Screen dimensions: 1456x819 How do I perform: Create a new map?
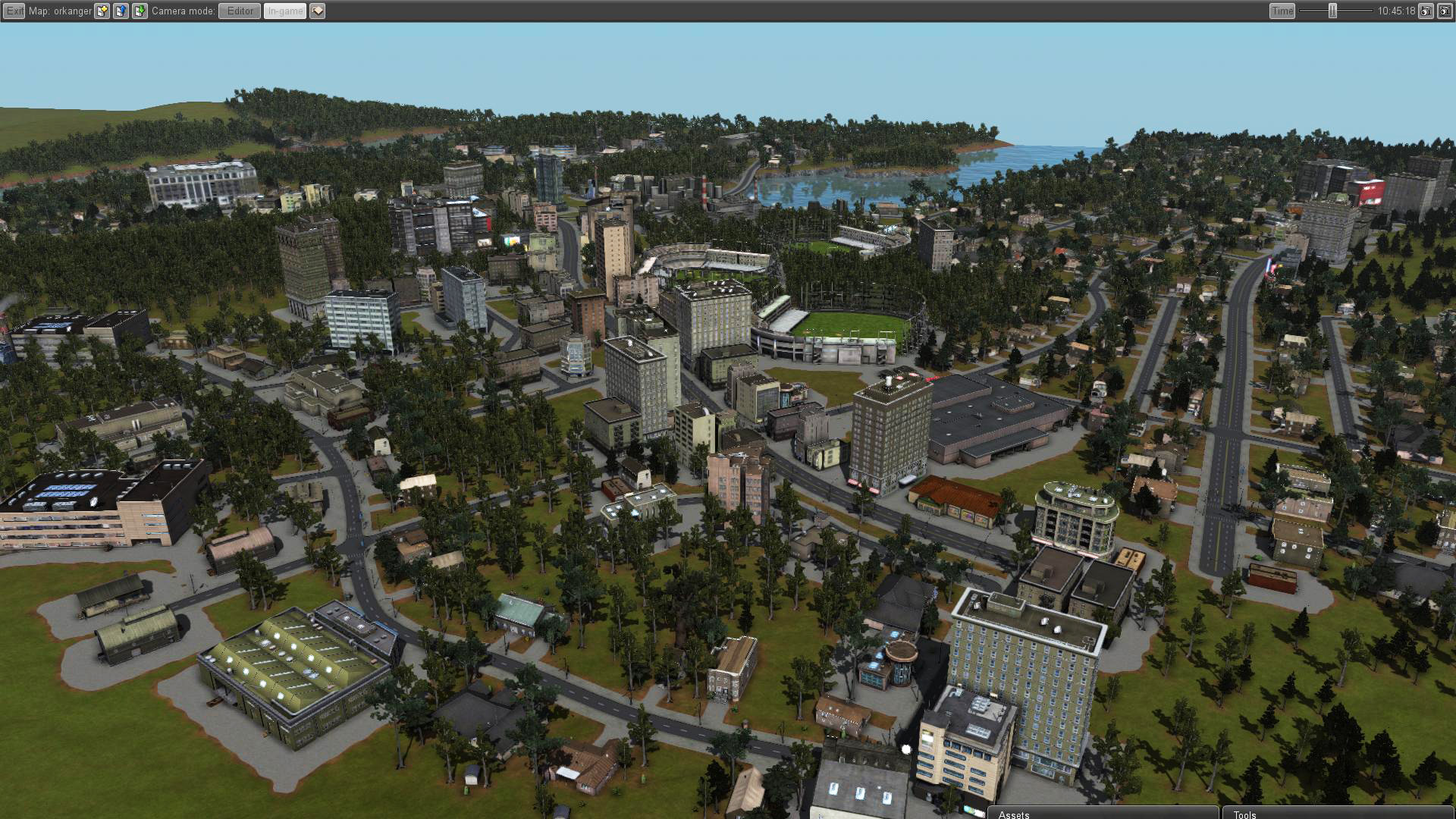pos(102,11)
